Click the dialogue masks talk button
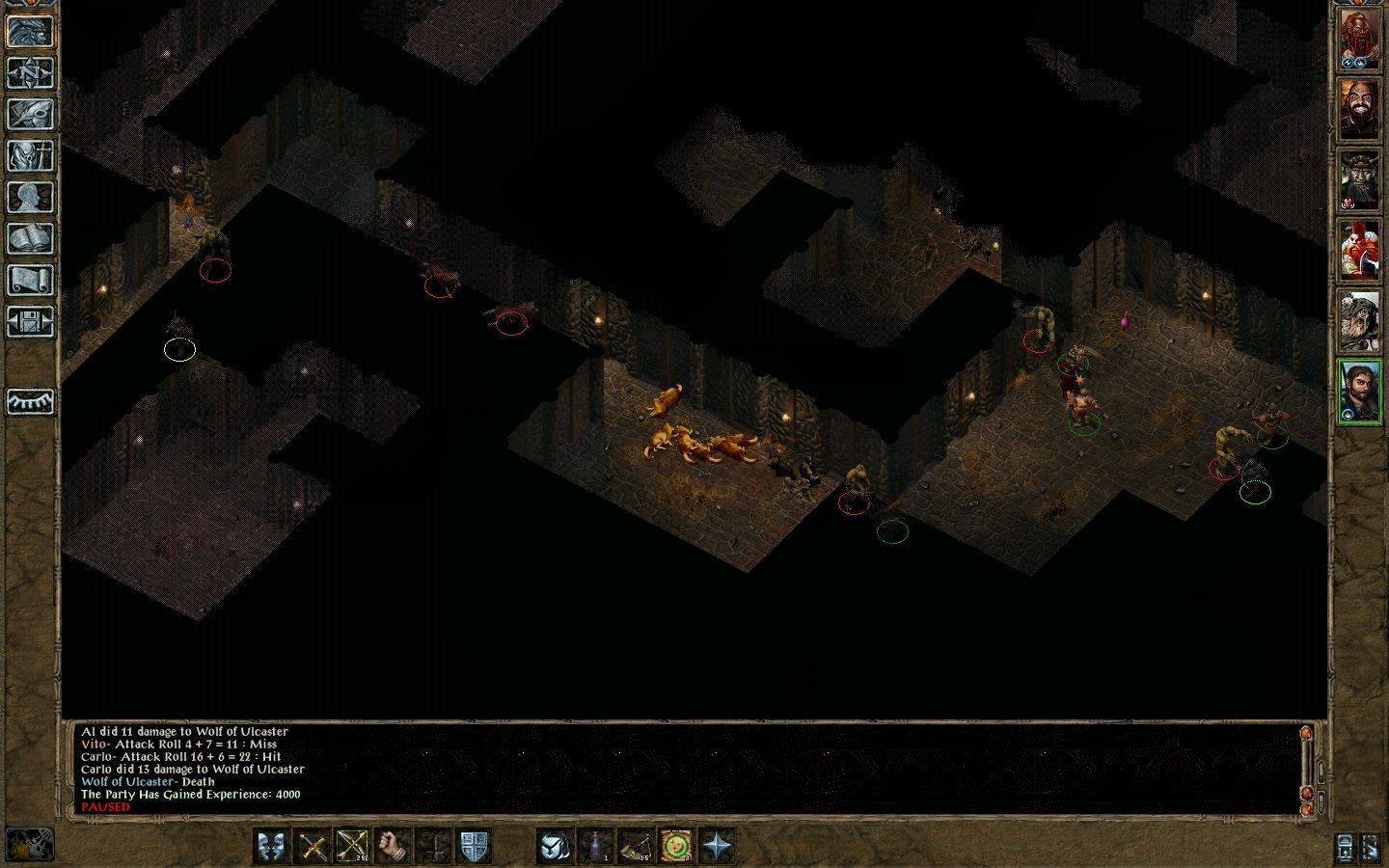Screen dimensions: 1389x868 click(273, 847)
